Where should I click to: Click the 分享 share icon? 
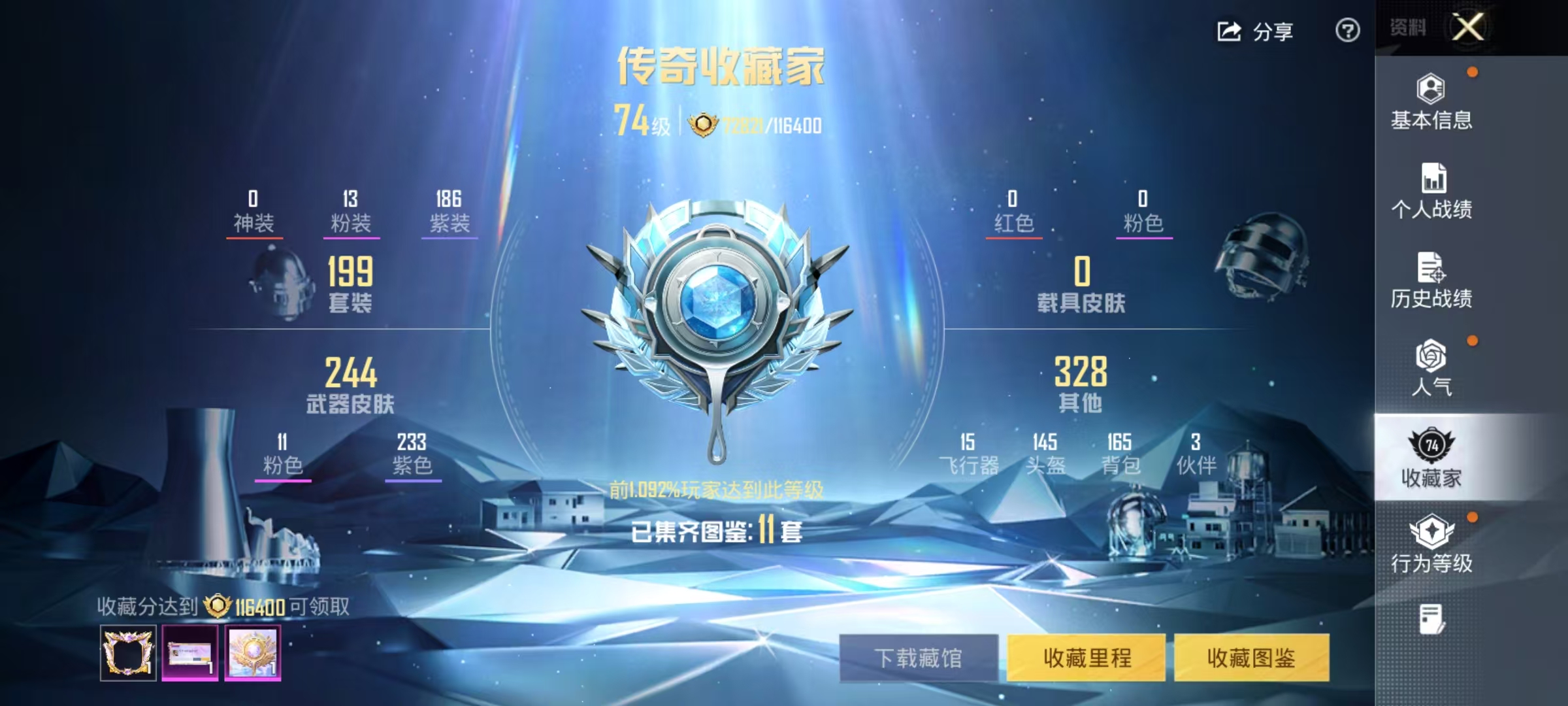1228,31
